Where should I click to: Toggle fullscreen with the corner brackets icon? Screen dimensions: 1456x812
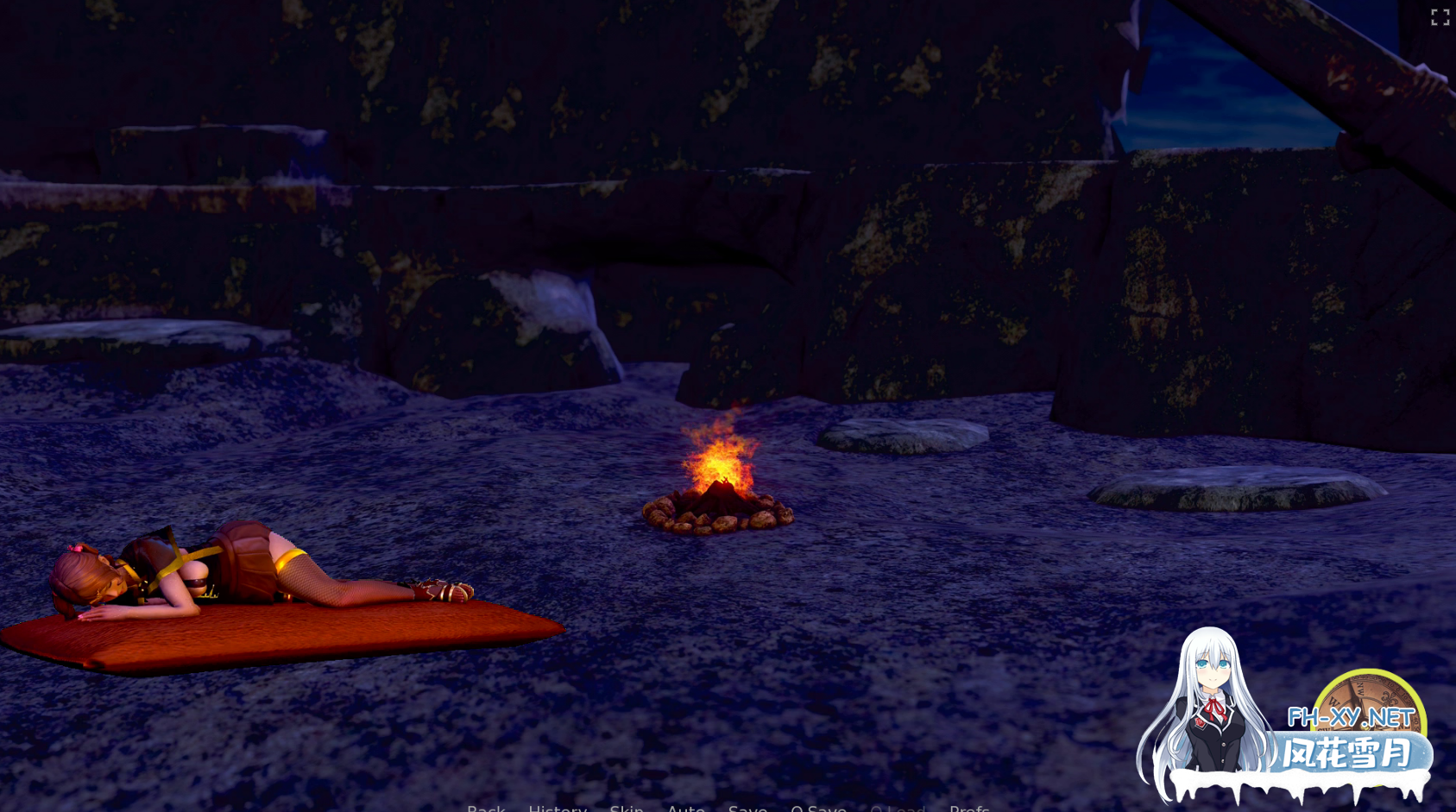pos(1440,17)
